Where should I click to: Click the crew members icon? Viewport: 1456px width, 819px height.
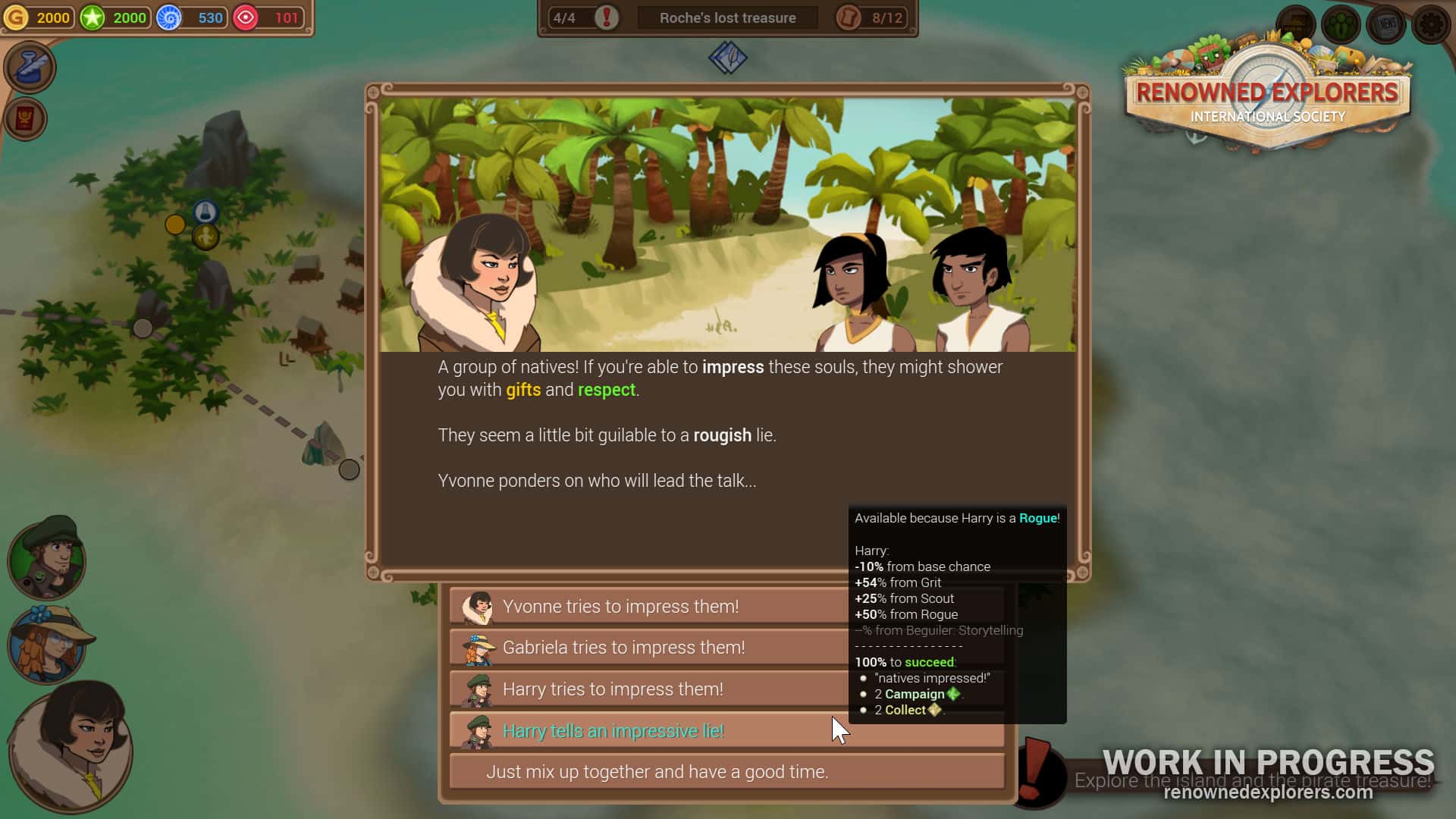tap(1341, 24)
